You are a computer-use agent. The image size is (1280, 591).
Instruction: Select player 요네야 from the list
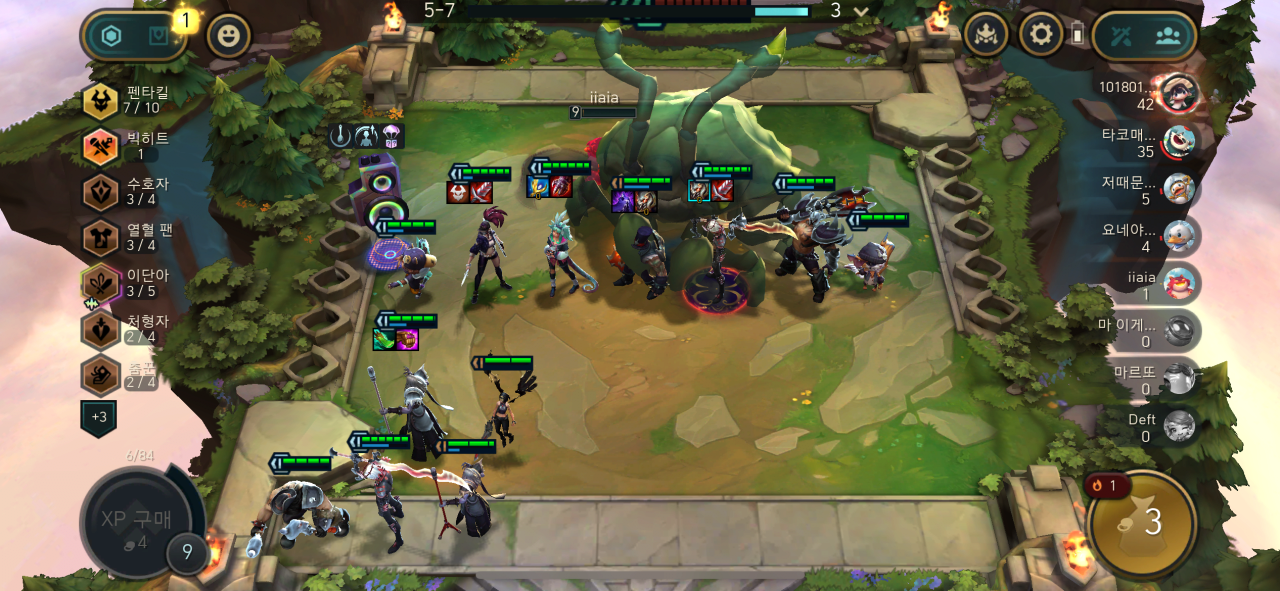(x=1180, y=236)
